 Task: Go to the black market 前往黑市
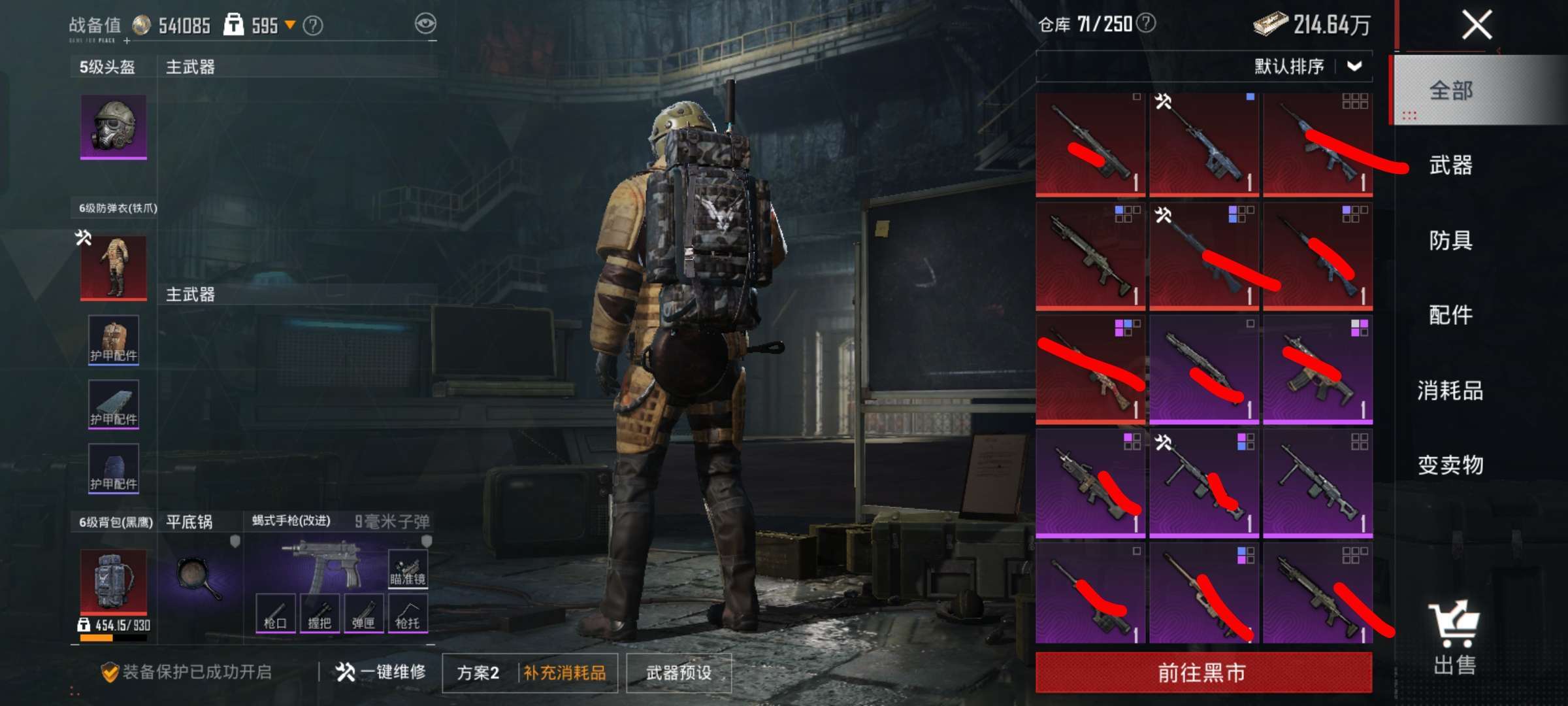(x=1203, y=672)
